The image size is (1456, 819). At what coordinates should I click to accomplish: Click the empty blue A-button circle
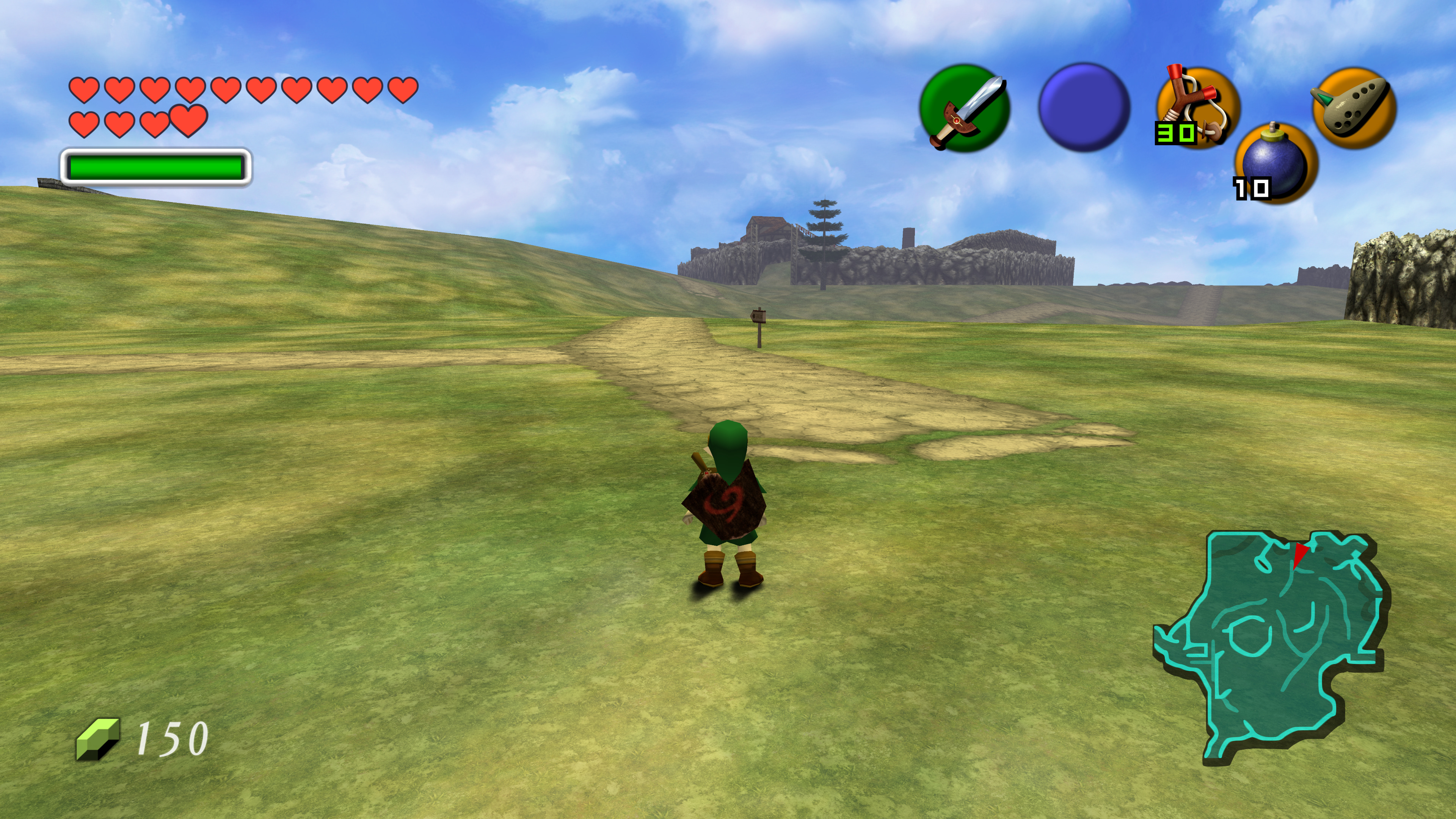[x=1084, y=107]
